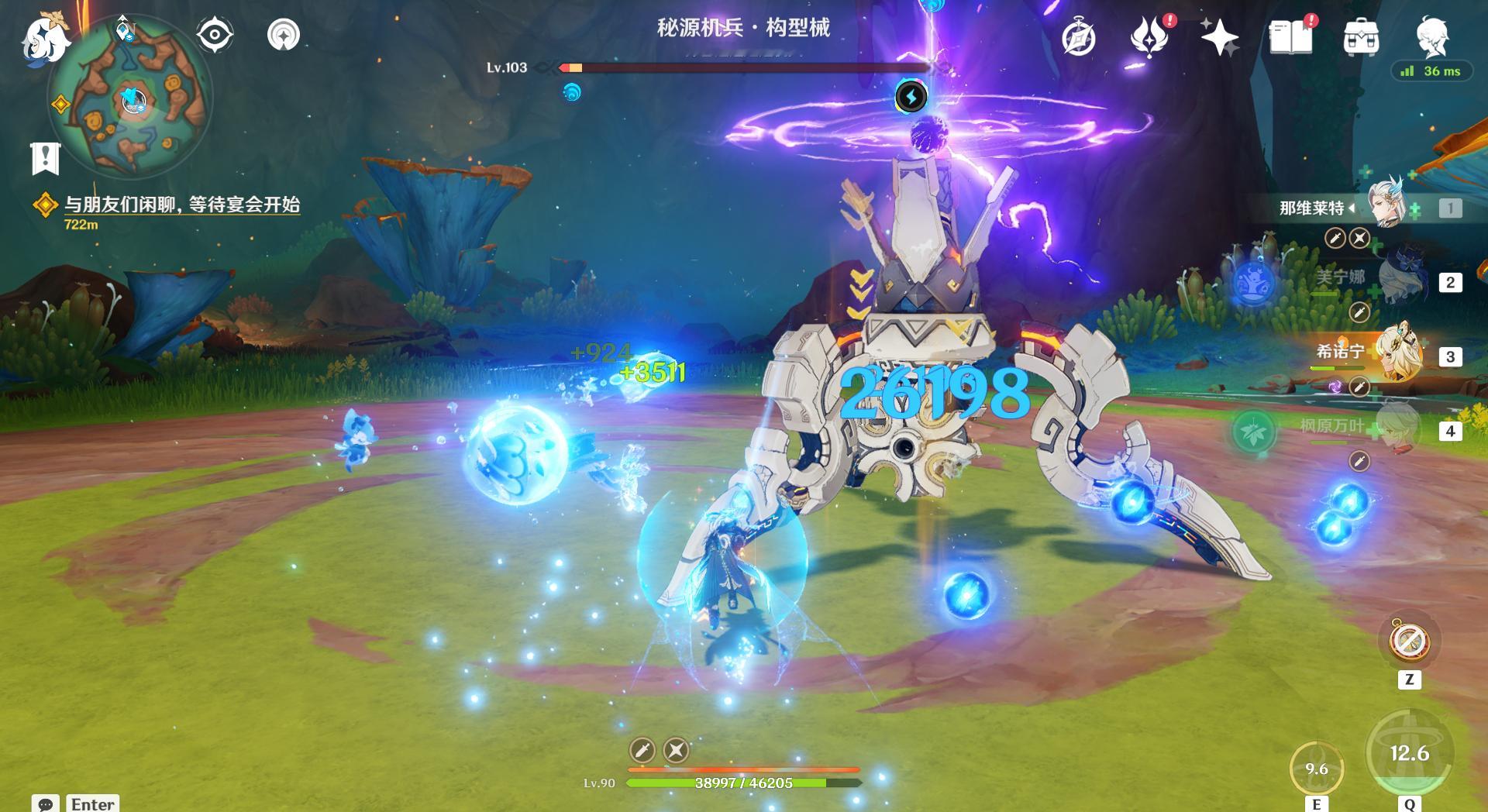The width and height of the screenshot is (1488, 812).
Task: Open the backpack inventory
Action: (x=1361, y=37)
